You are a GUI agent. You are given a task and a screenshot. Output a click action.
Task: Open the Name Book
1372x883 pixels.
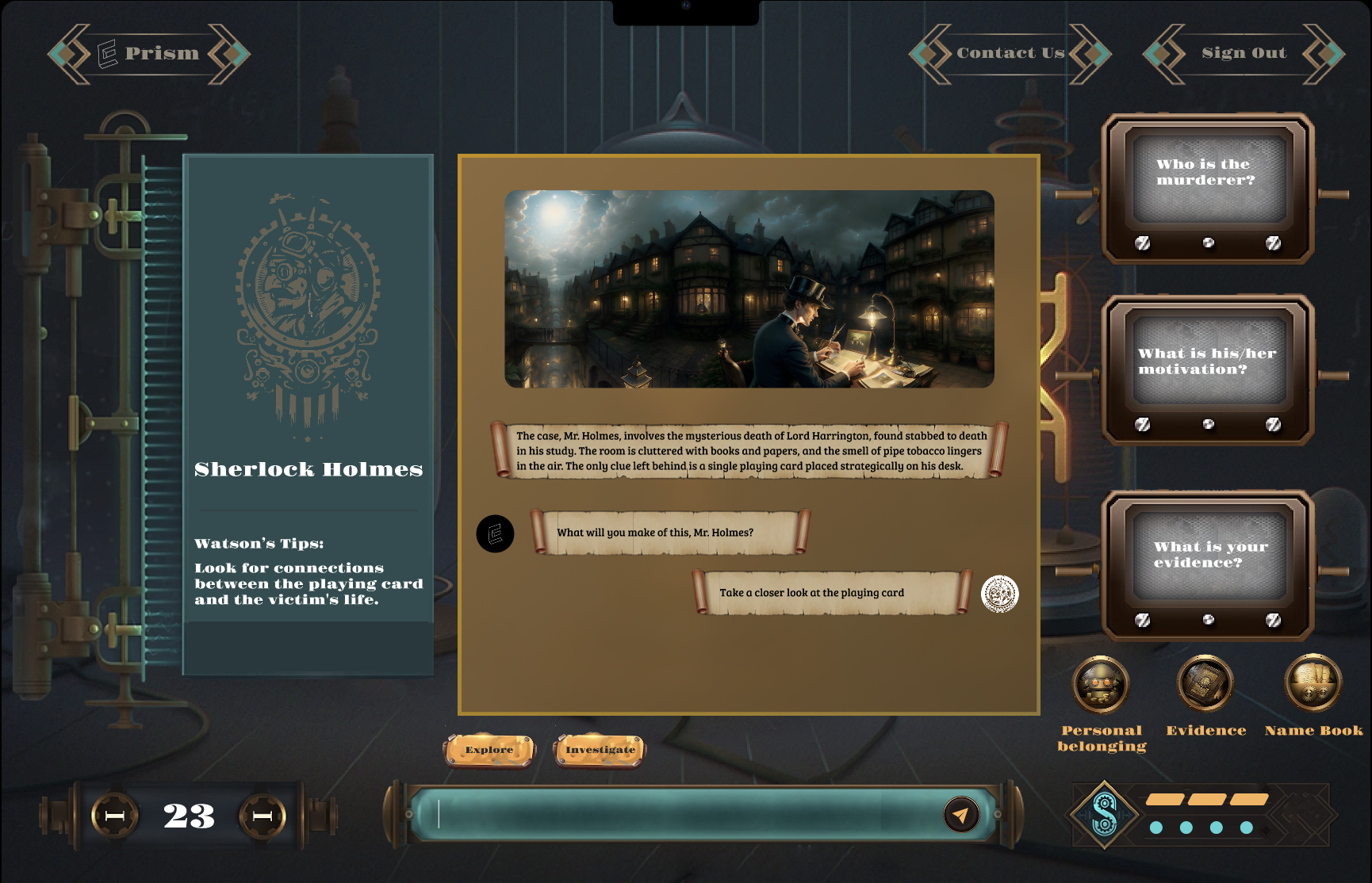tap(1313, 684)
